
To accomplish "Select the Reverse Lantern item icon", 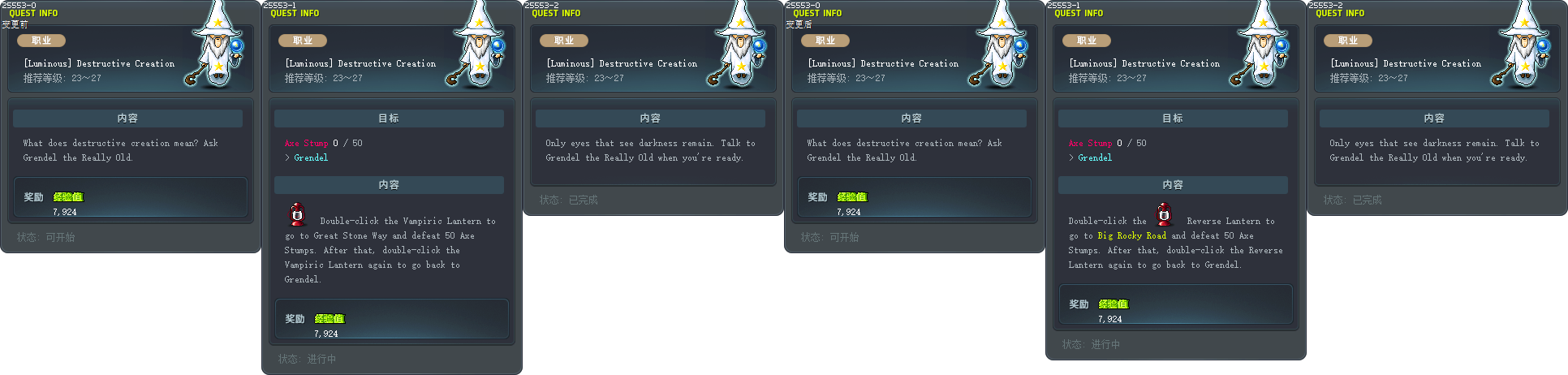I will (1165, 215).
